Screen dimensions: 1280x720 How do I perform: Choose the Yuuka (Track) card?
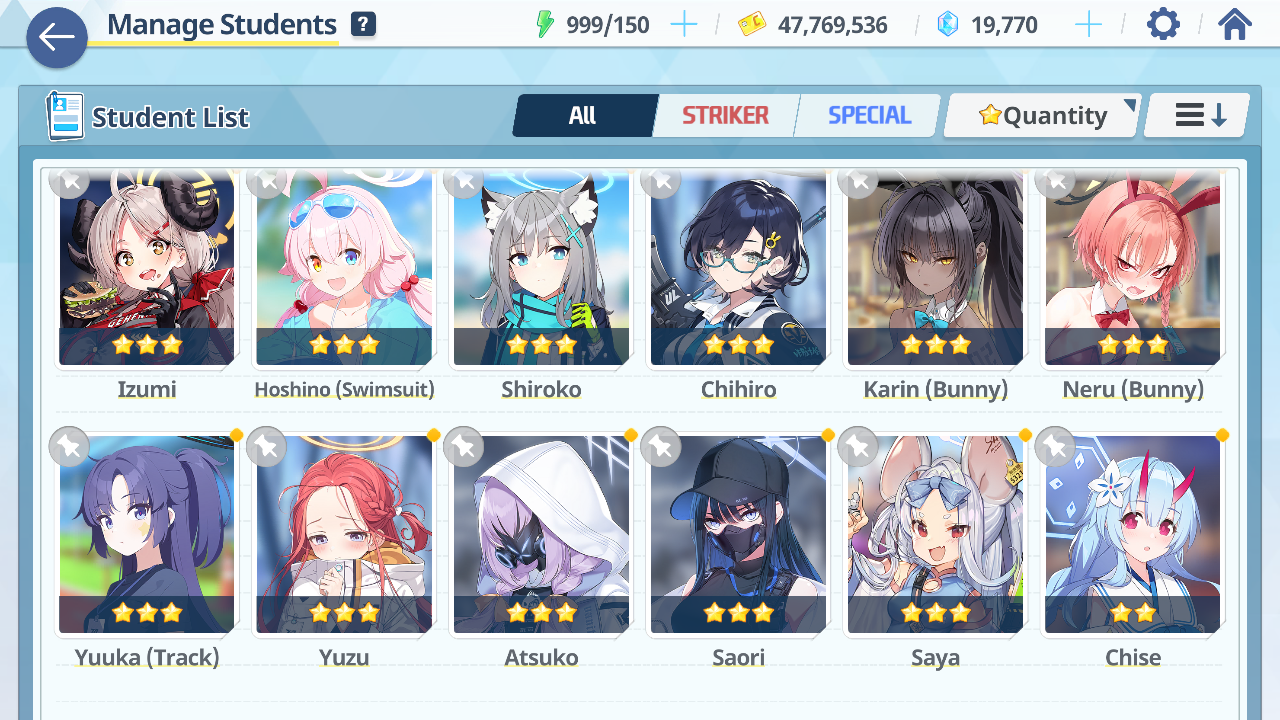[147, 535]
